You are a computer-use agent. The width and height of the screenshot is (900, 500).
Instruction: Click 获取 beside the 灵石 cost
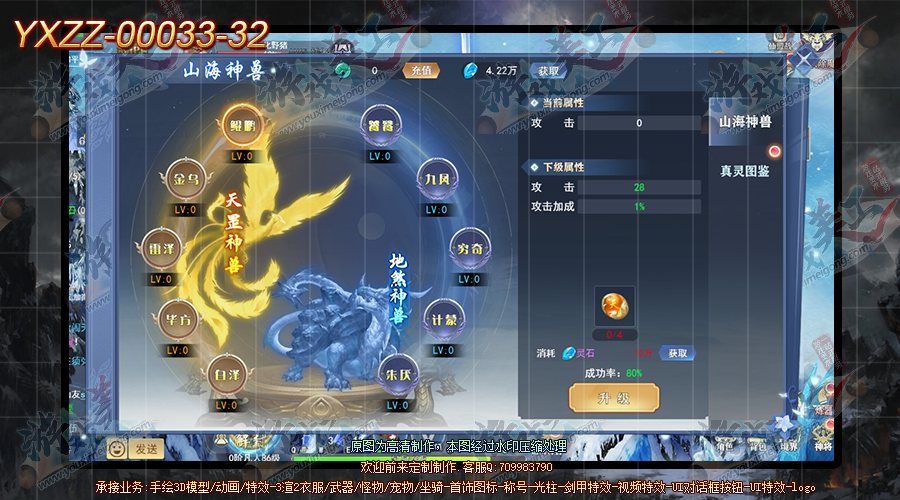click(x=679, y=353)
